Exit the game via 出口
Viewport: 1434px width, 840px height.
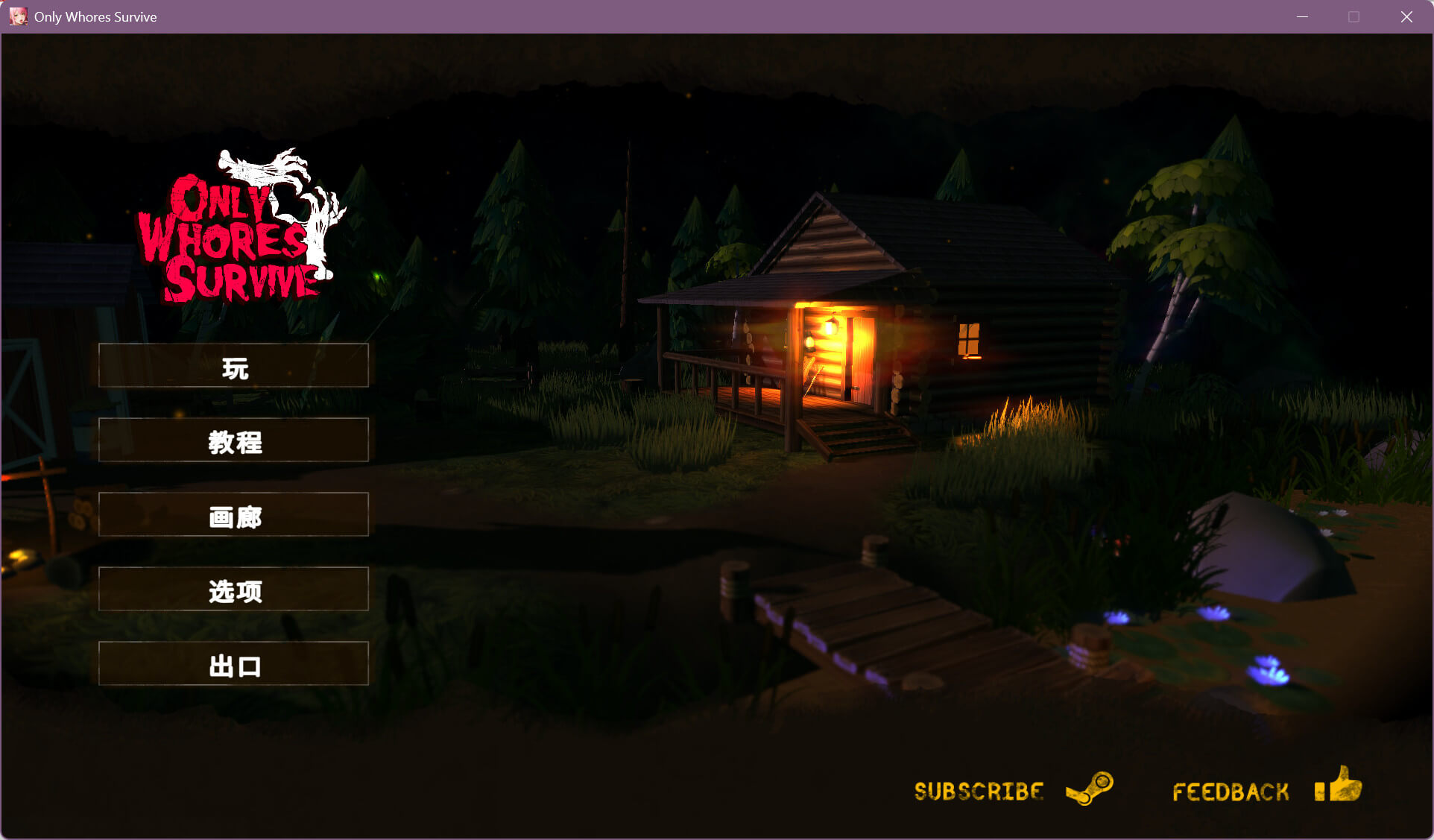[233, 663]
